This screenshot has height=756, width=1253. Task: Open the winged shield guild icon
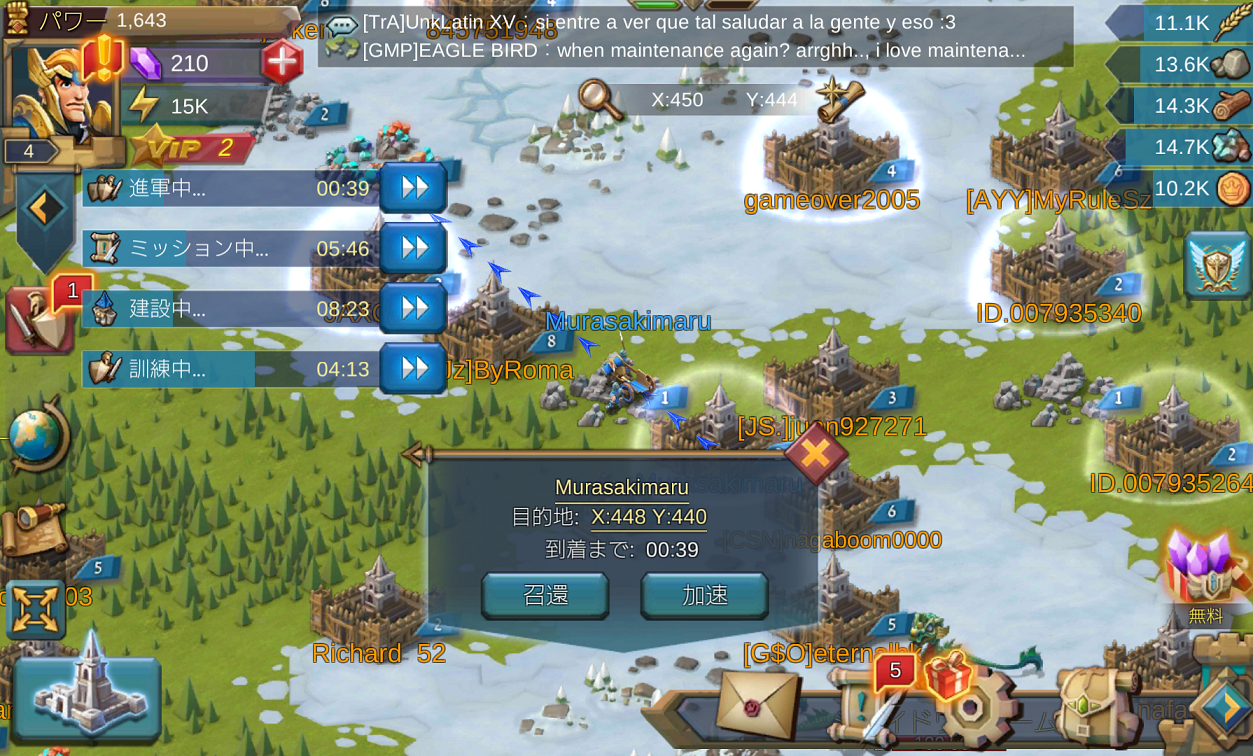[x=1217, y=265]
